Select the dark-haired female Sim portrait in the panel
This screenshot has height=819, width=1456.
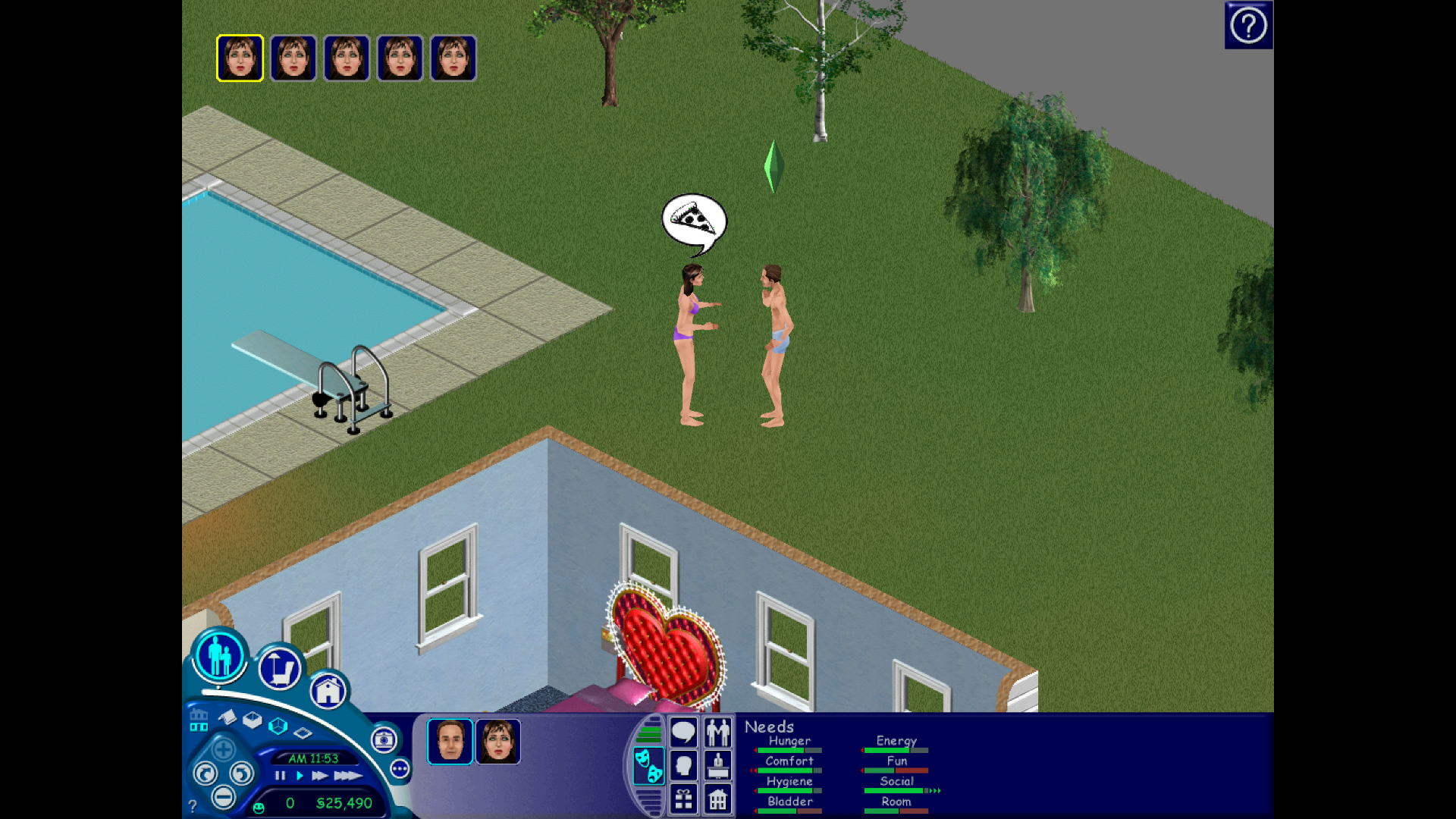498,741
